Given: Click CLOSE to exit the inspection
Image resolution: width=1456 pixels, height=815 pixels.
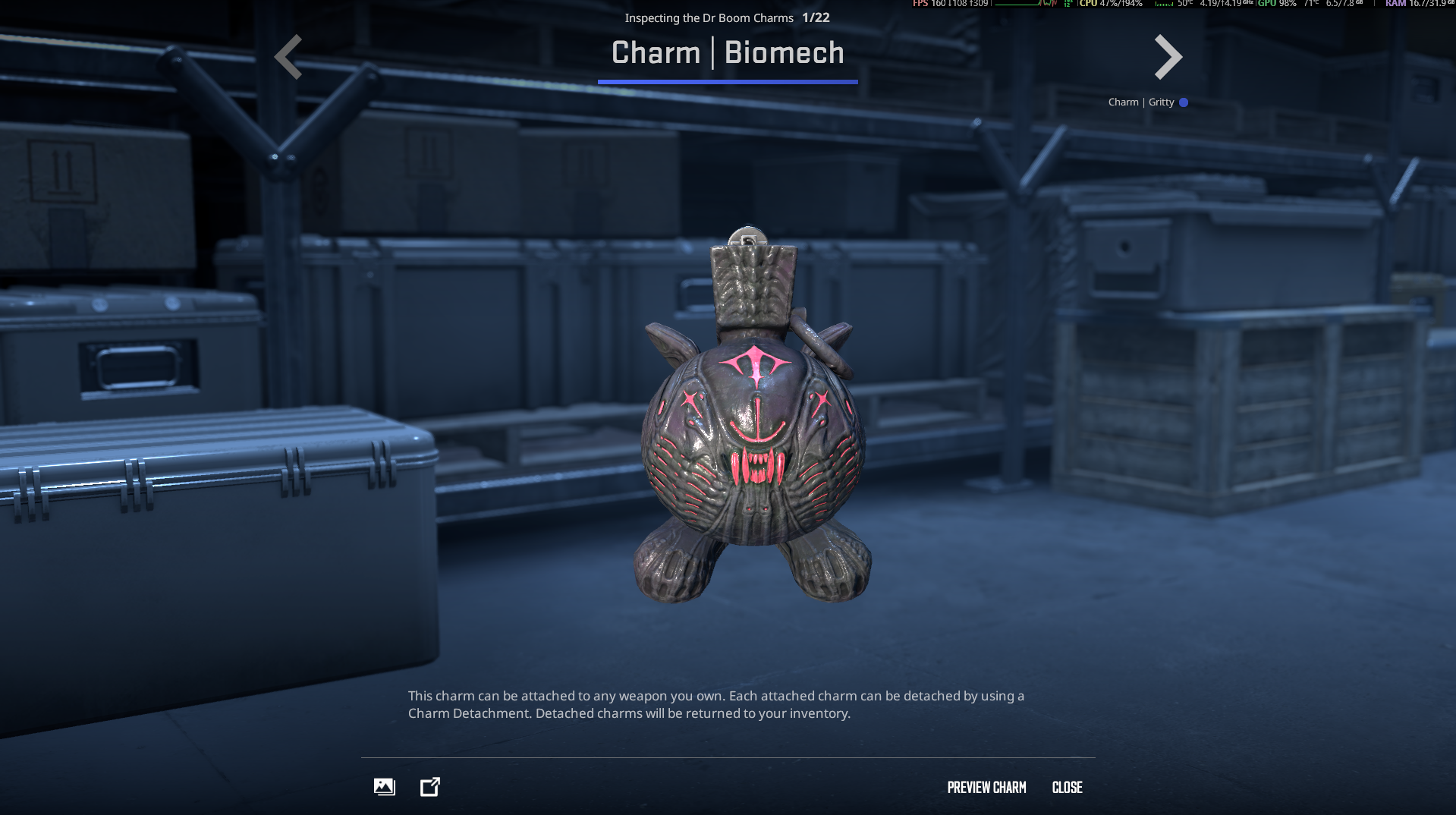Looking at the screenshot, I should [x=1068, y=788].
